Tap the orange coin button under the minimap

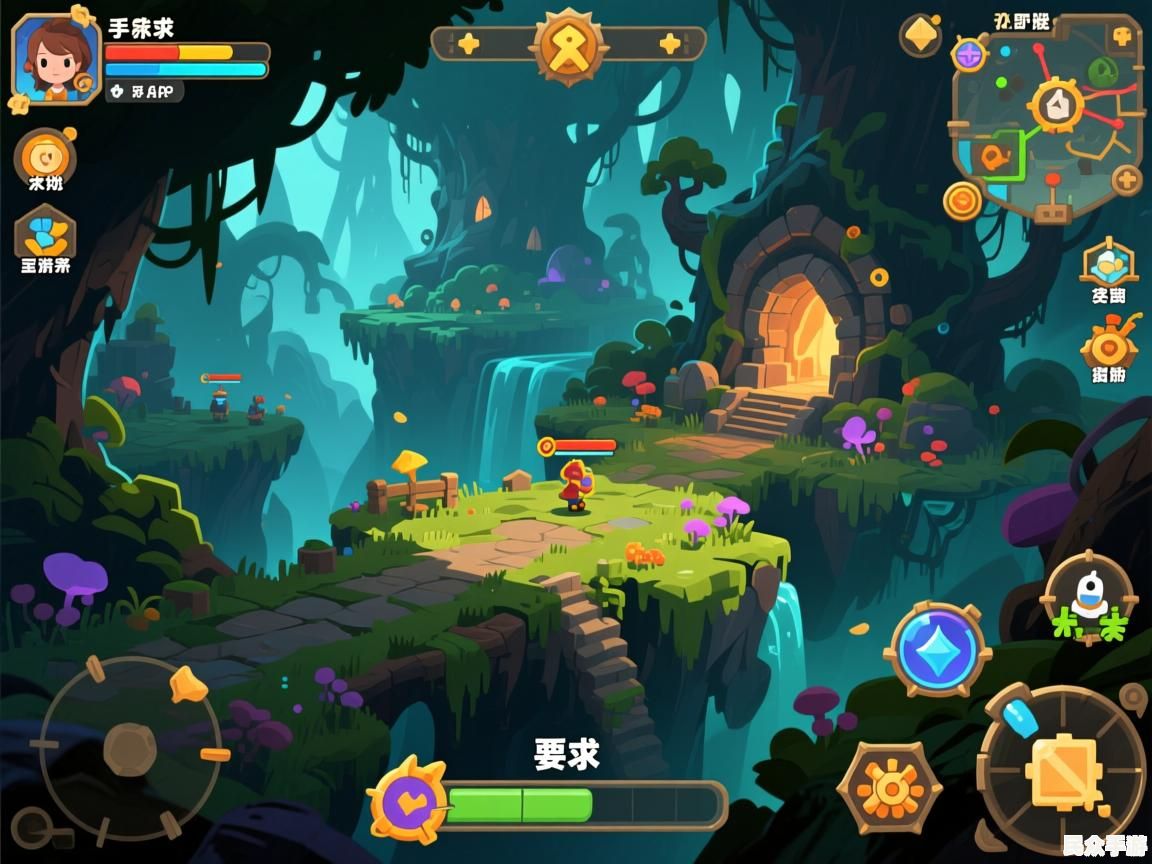[x=963, y=201]
